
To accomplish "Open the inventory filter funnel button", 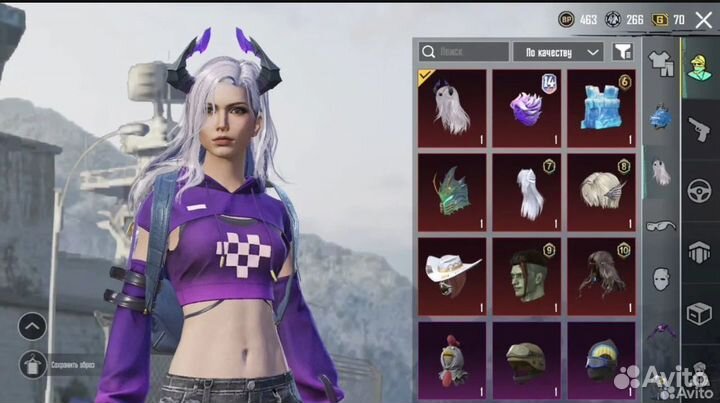I will [622, 51].
